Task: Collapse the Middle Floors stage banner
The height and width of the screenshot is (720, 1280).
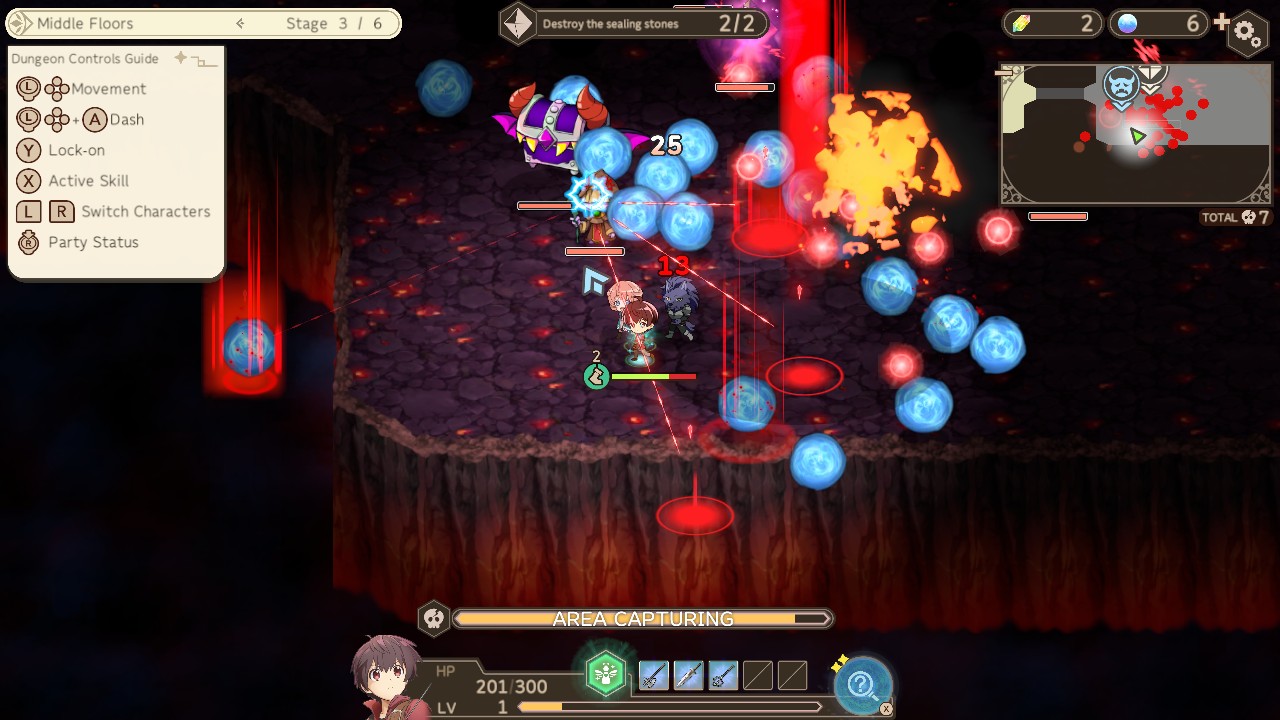Action: (240, 23)
